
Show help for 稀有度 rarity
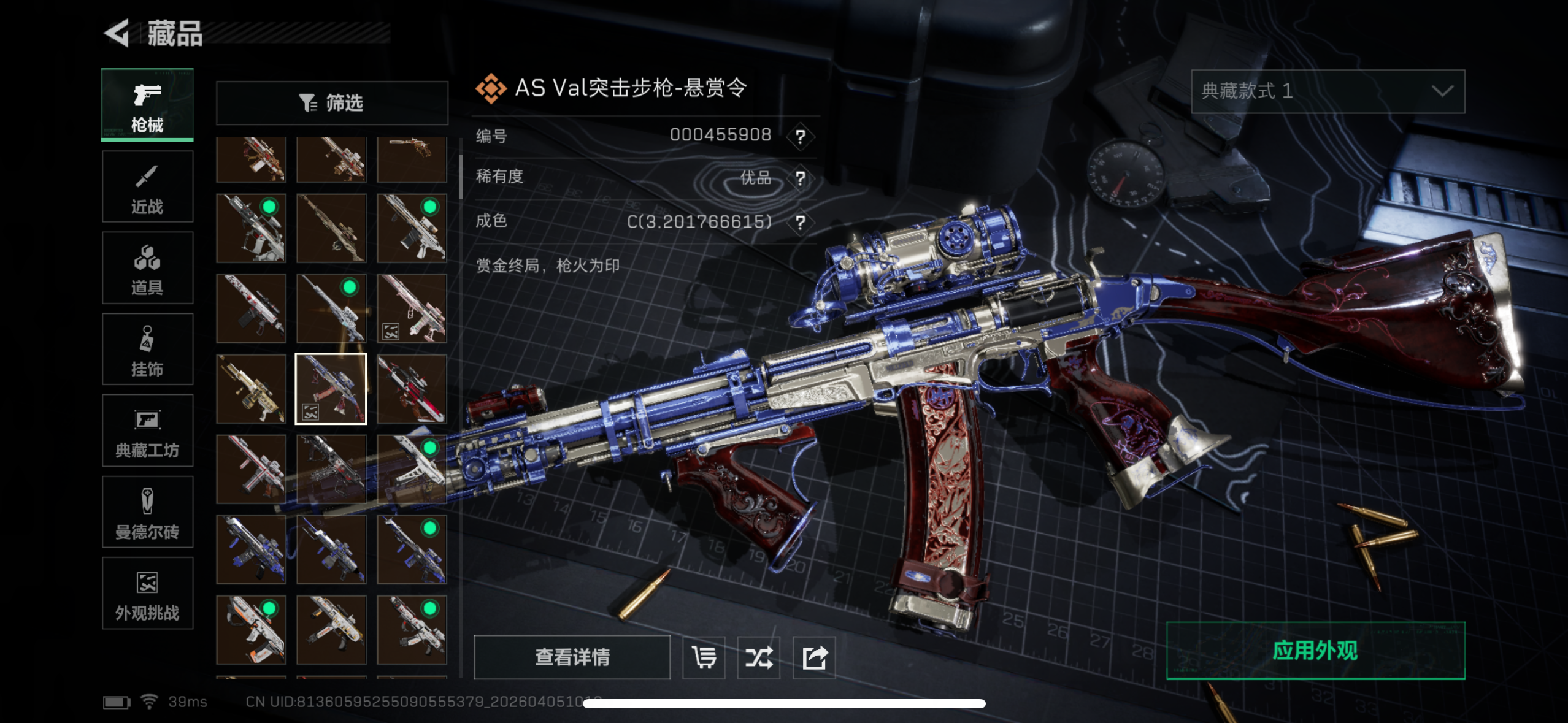(801, 178)
